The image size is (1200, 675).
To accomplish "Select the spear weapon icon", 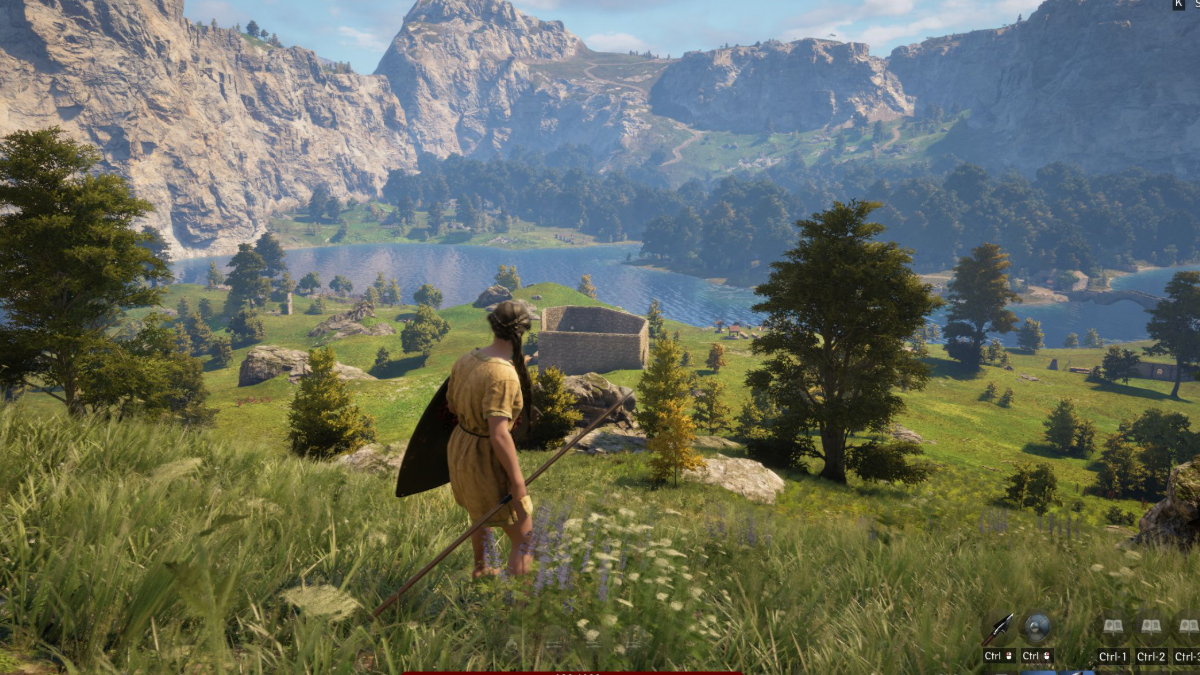I will click(999, 629).
